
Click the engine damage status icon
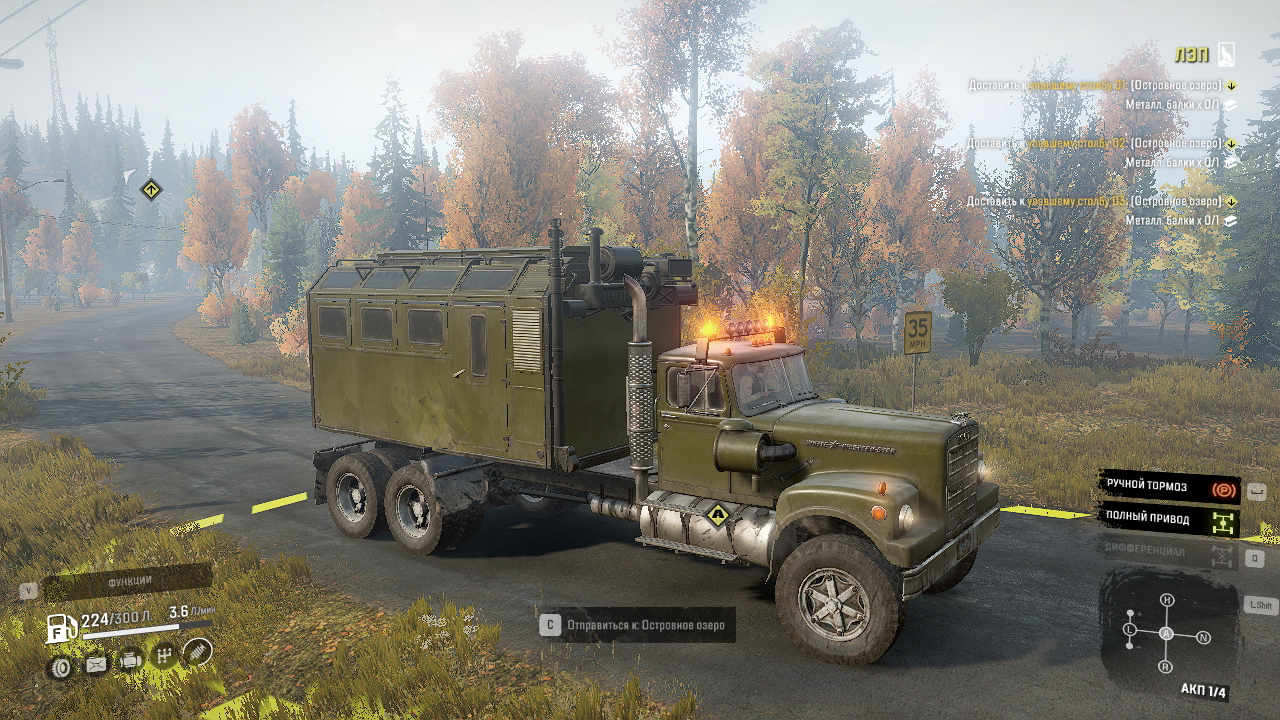[131, 661]
